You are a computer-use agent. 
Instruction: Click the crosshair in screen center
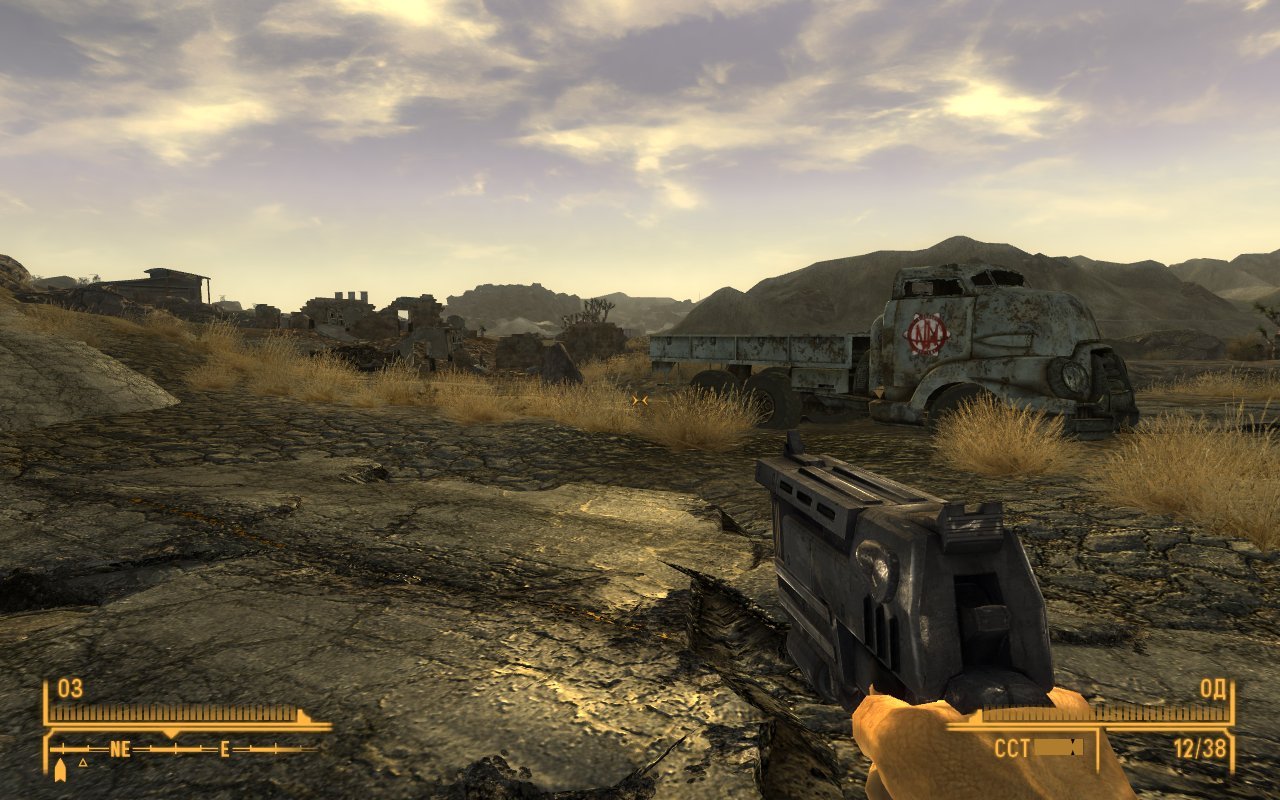coord(638,400)
